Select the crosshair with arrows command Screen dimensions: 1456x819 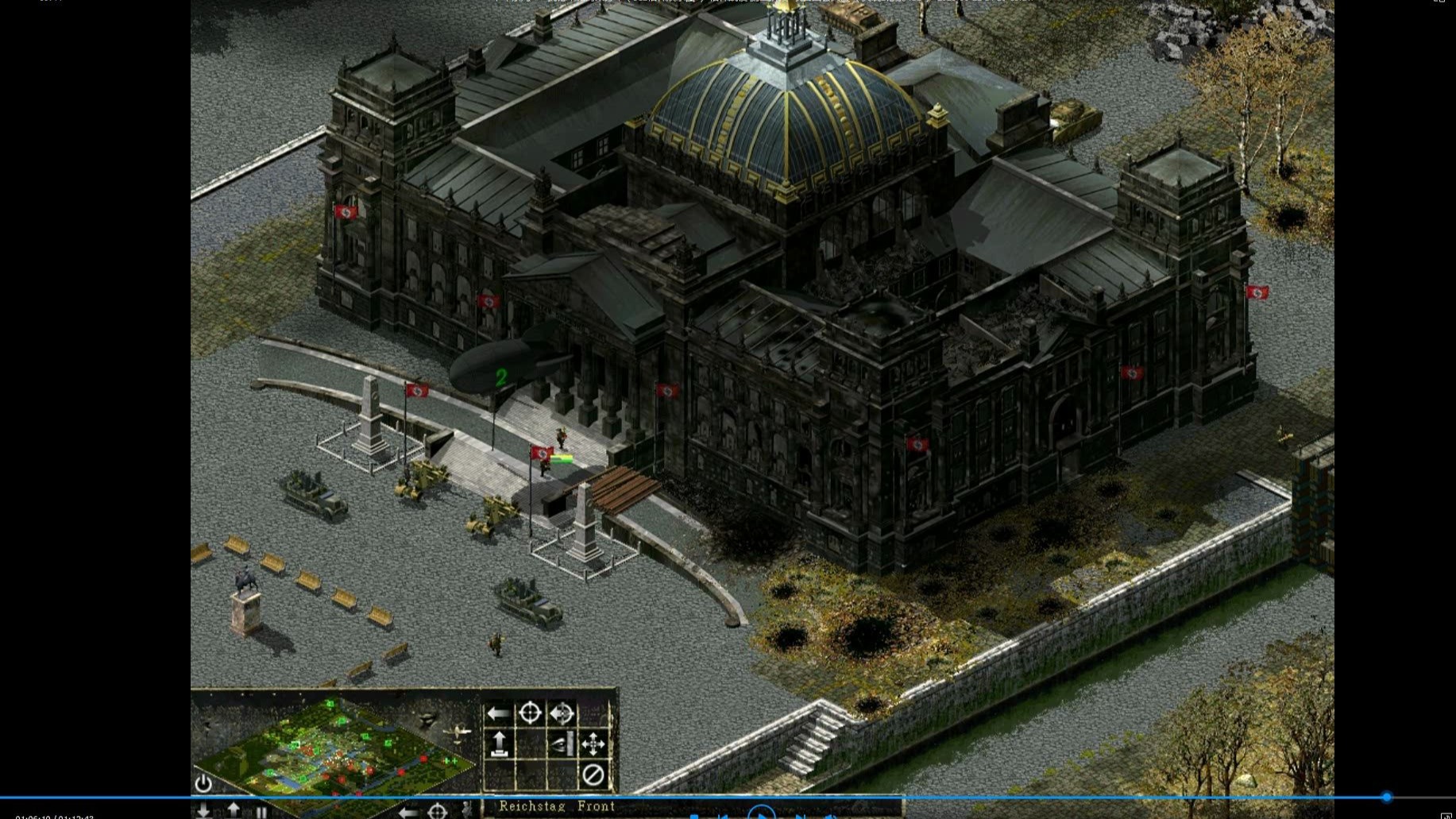[562, 713]
